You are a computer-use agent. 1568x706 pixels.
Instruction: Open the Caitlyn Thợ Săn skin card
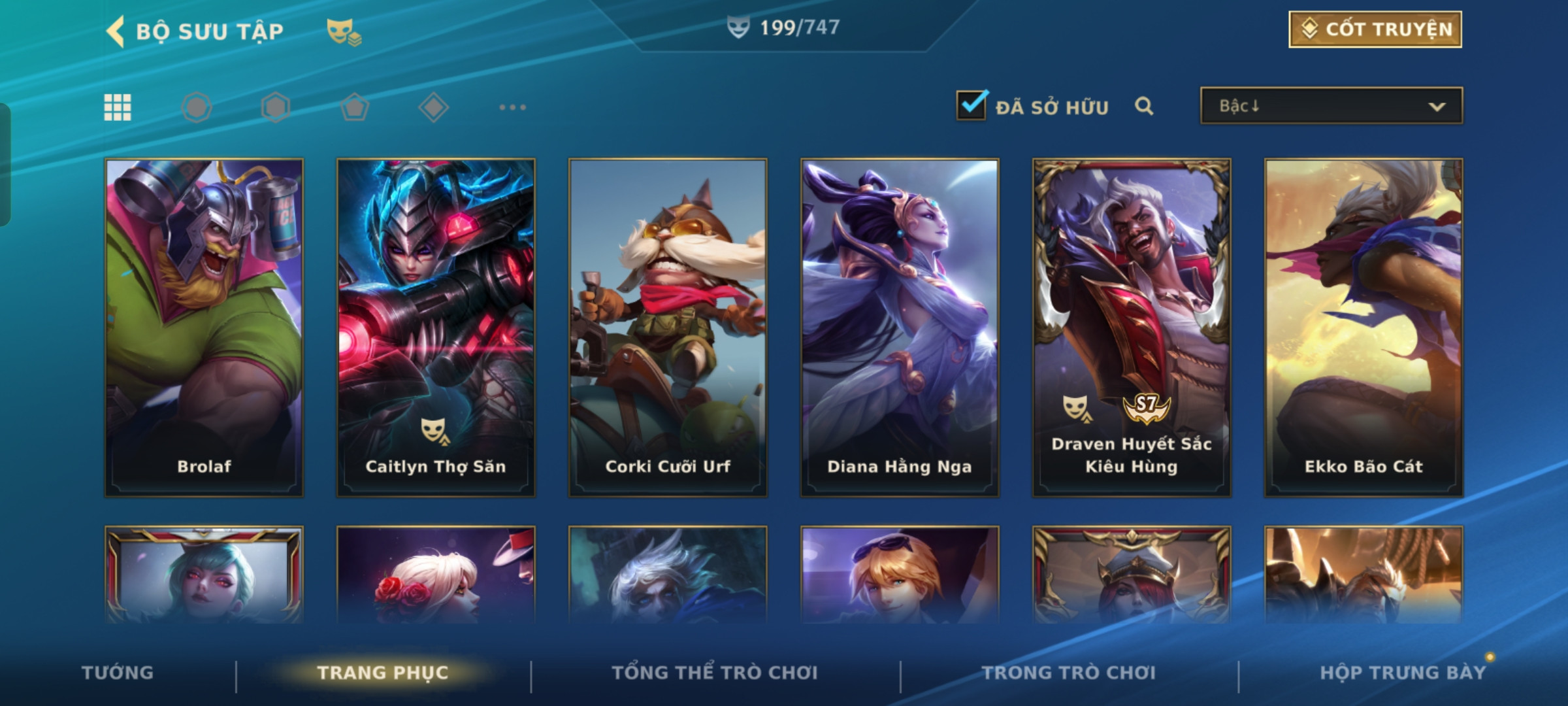[x=436, y=327]
